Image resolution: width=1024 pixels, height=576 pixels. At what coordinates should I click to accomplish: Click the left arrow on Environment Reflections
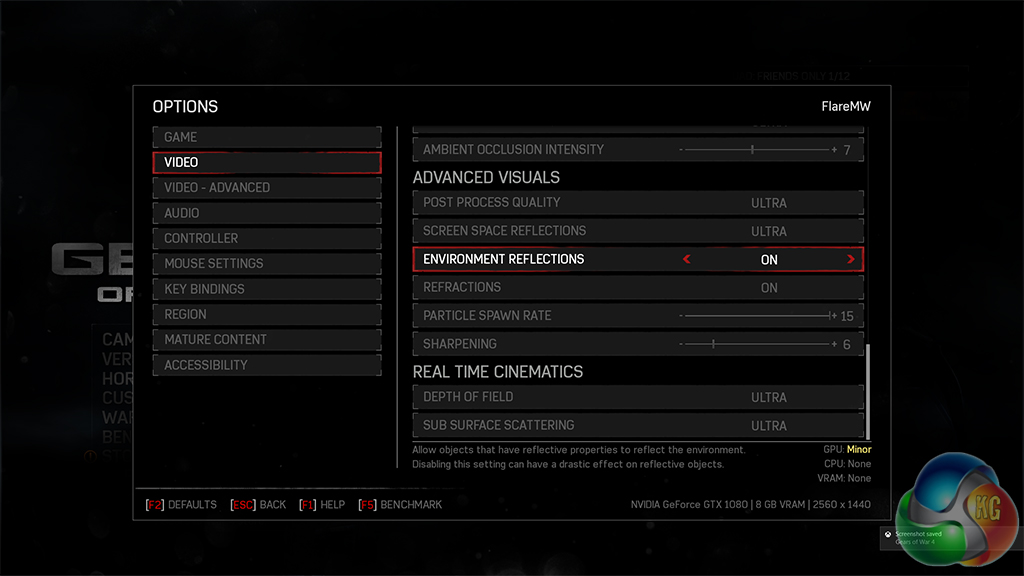point(687,259)
